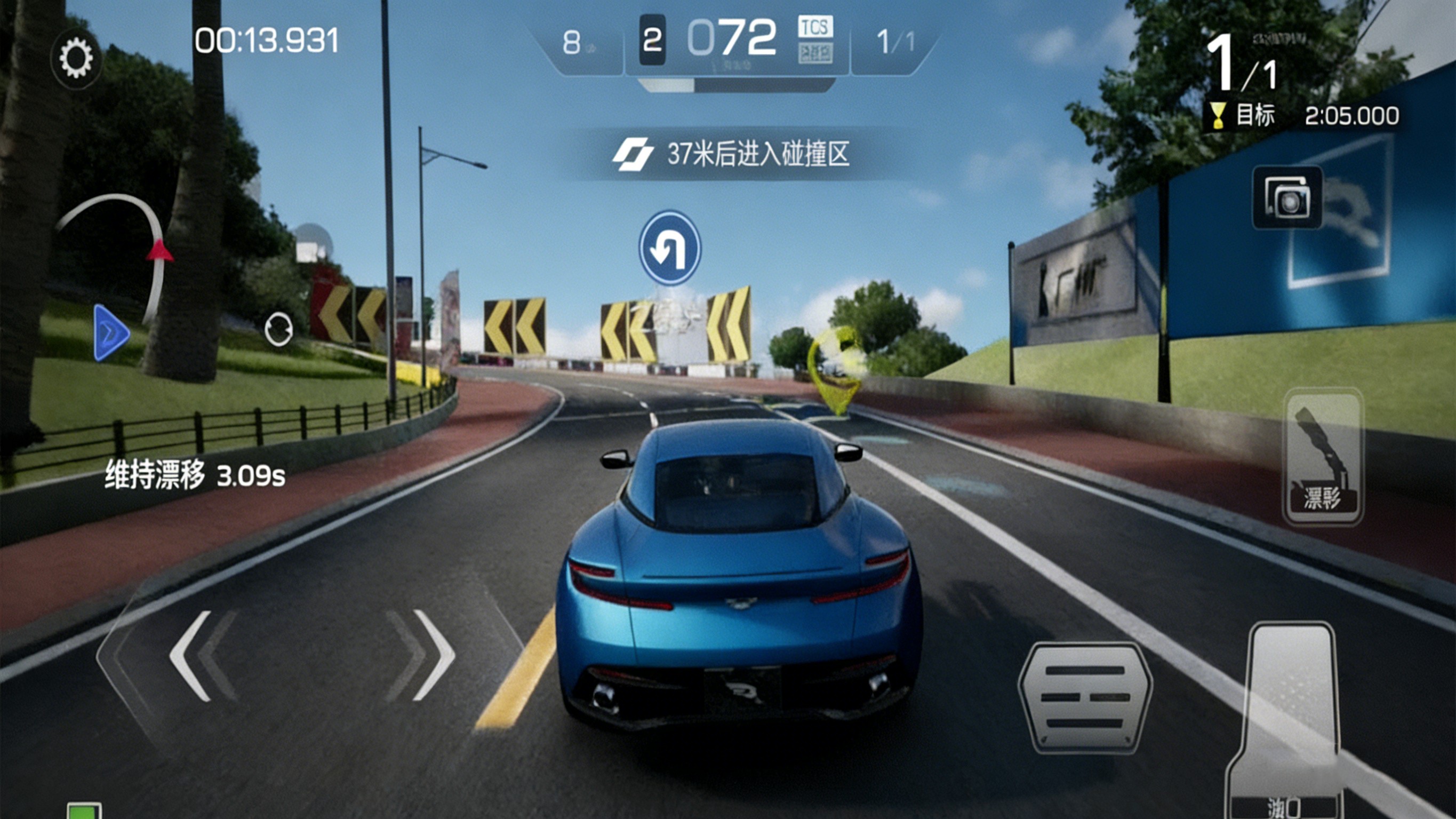Click the circular reset car icon
This screenshot has height=819, width=1456.
point(278,329)
